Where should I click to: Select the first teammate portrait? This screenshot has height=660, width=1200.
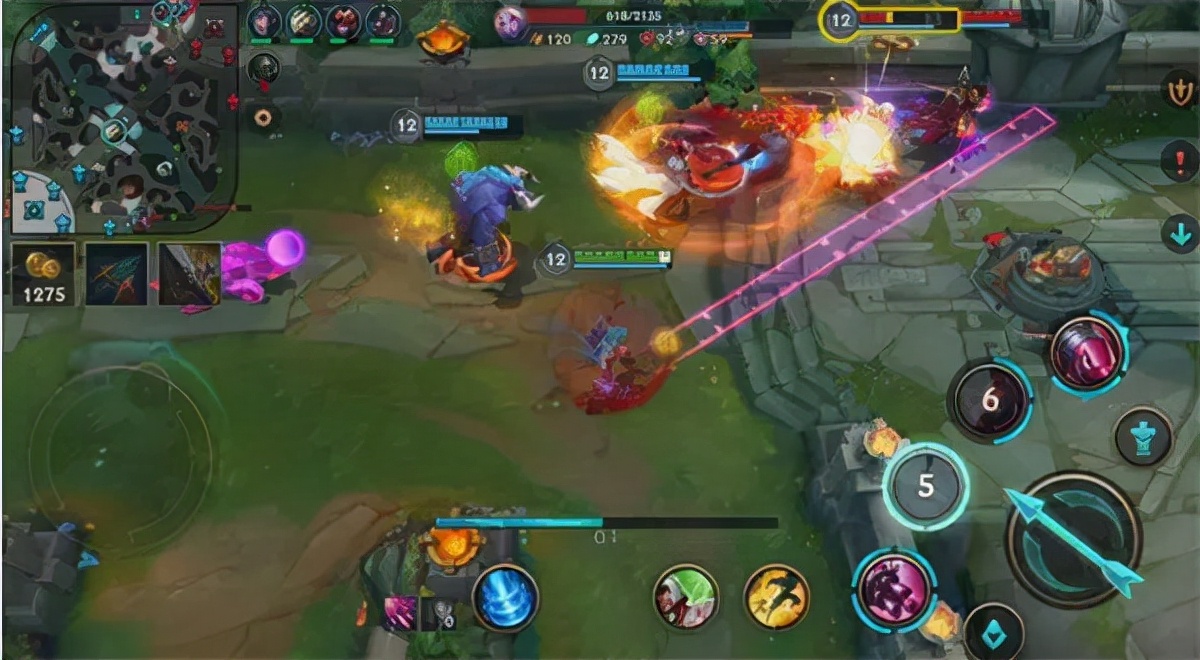pos(264,20)
